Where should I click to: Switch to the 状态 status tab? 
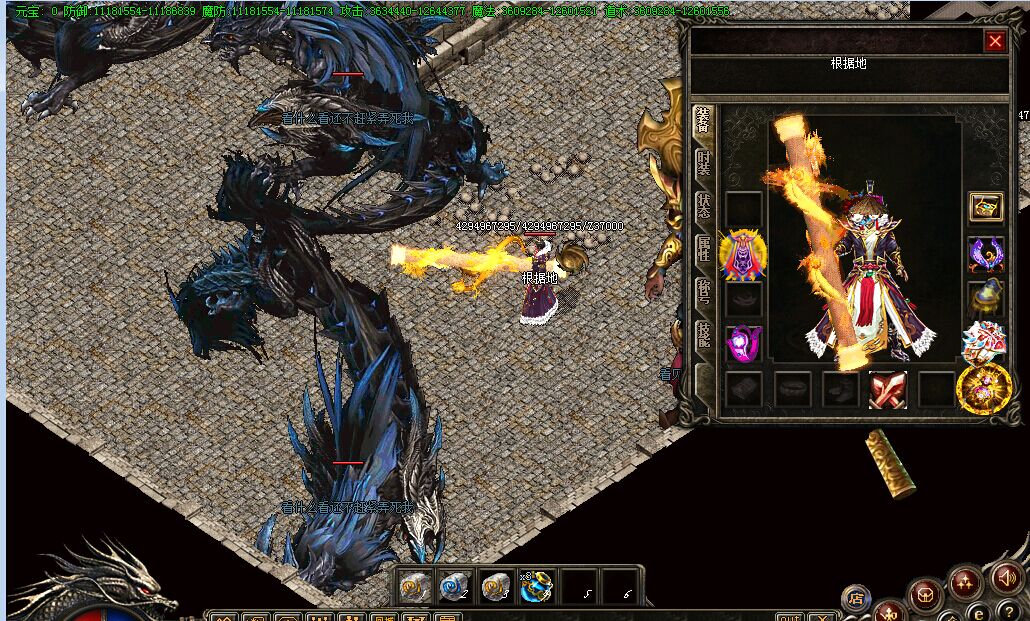pos(703,207)
